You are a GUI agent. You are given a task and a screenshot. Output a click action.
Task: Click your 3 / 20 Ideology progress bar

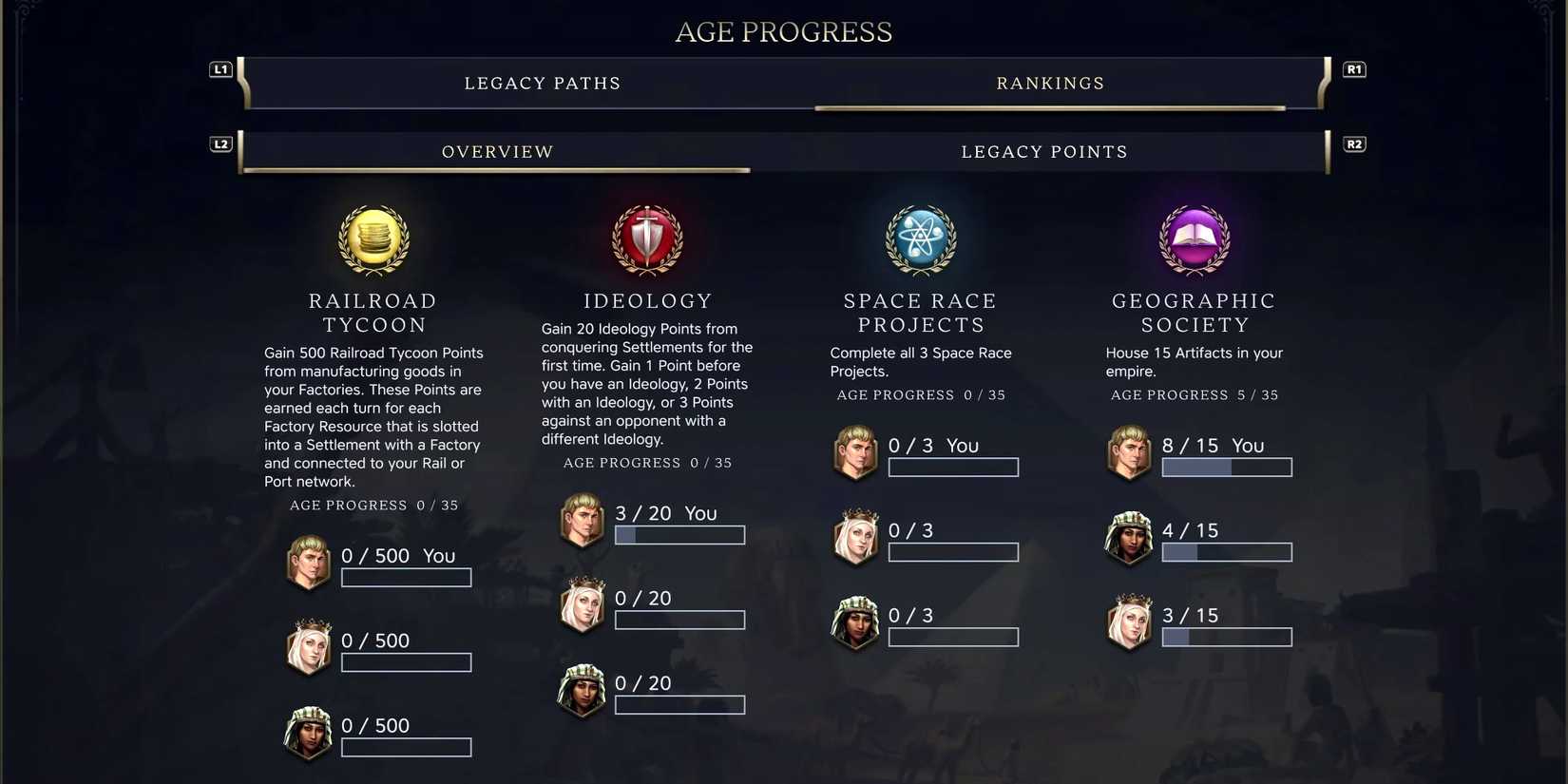click(679, 535)
